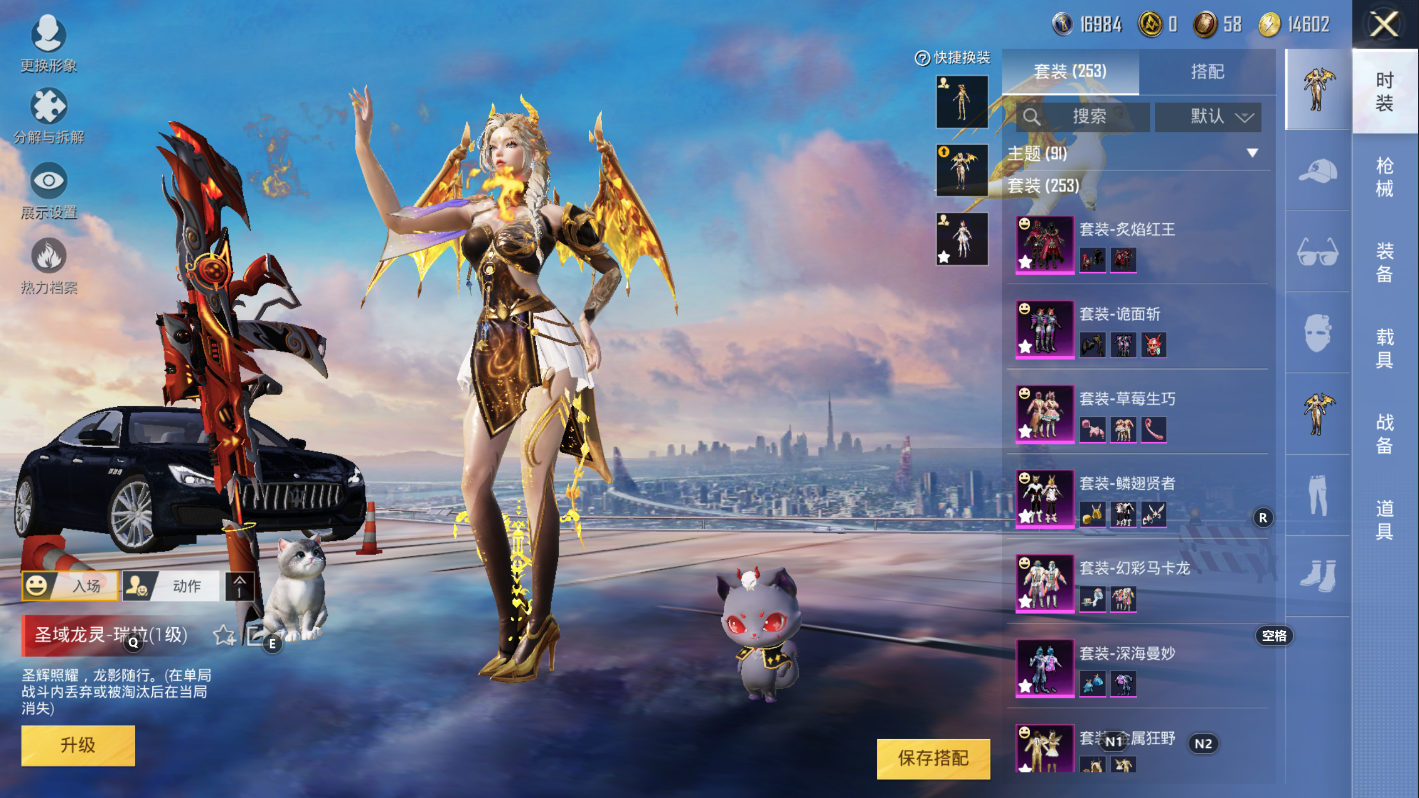Switch to the 枪械 firearms category
Screen dimensions: 1419x798
click(1385, 177)
